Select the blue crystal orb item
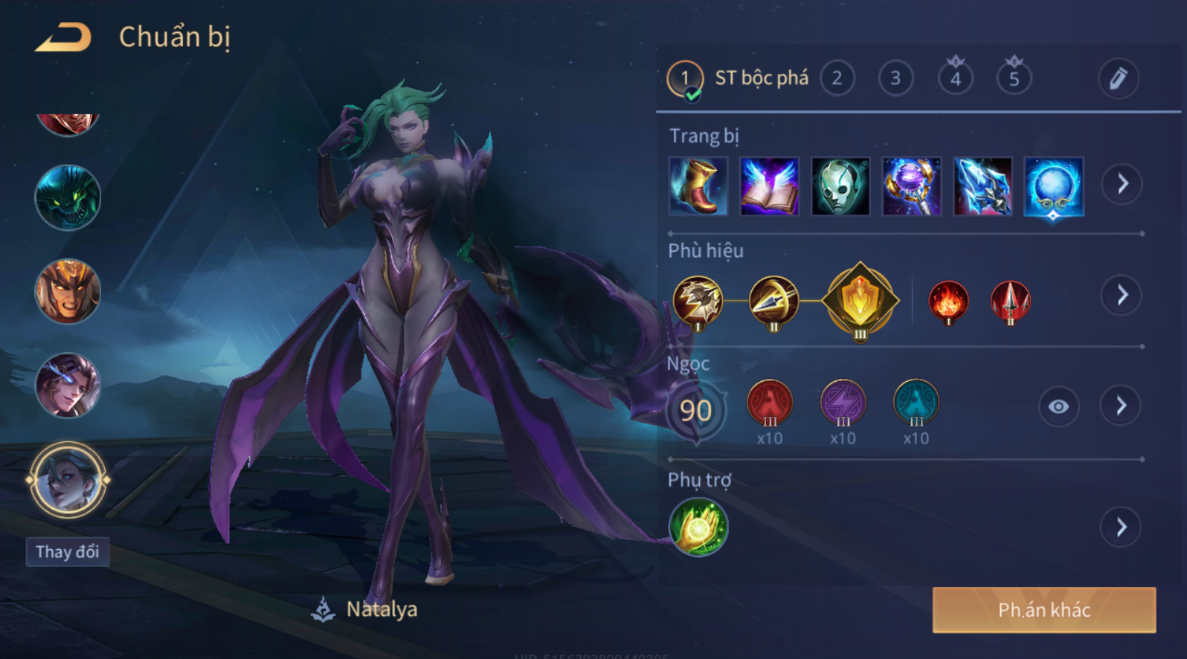The image size is (1187, 659). (1053, 186)
